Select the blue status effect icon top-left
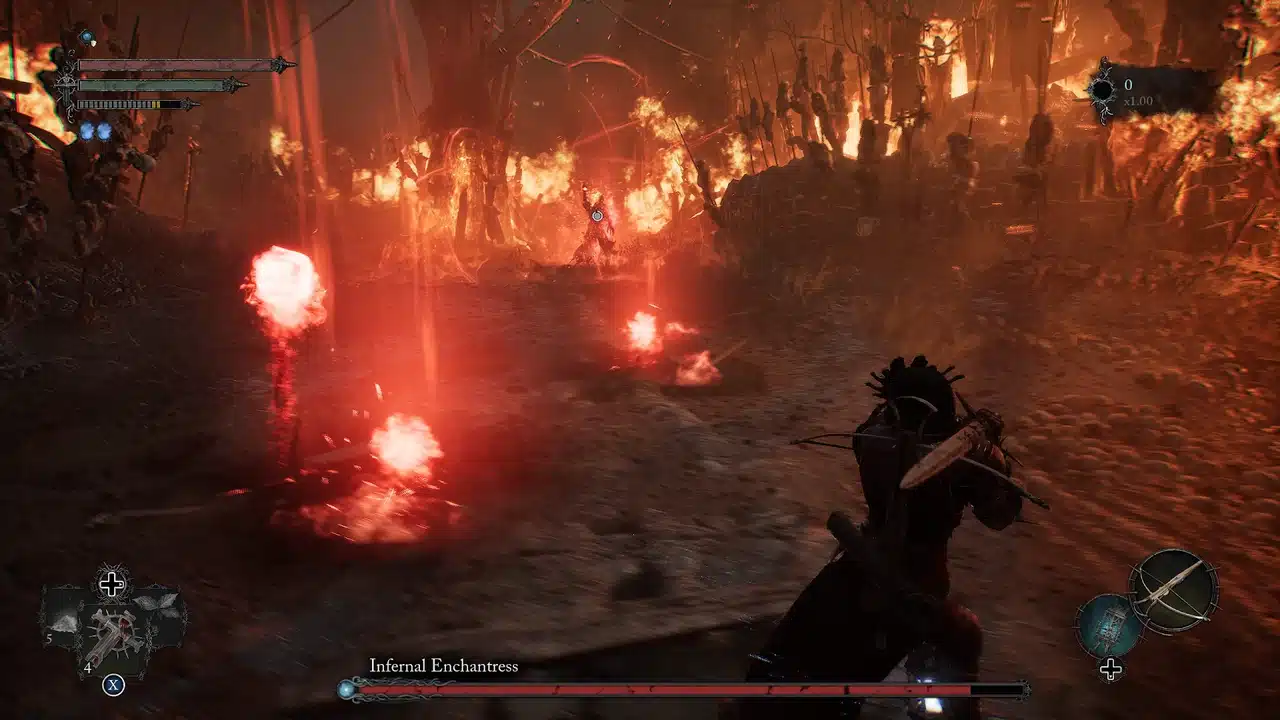The image size is (1280, 720). (x=86, y=37)
